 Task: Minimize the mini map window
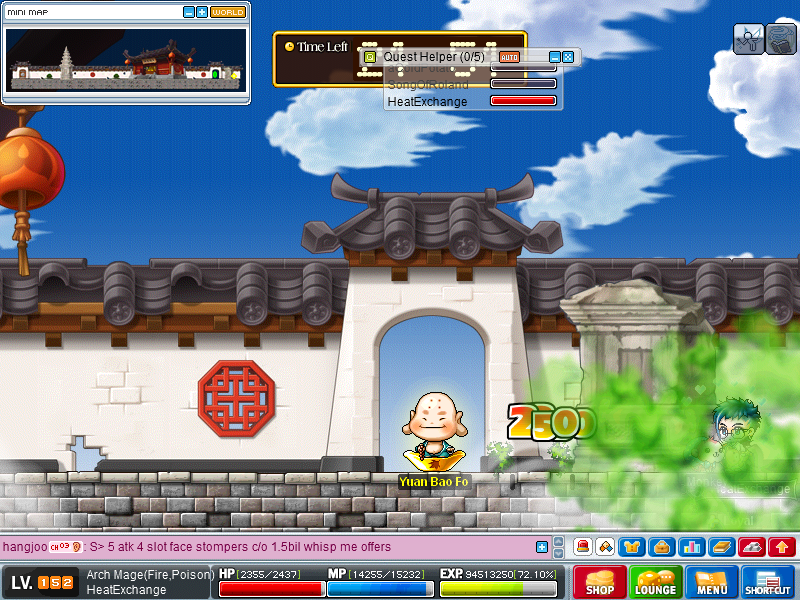[x=189, y=12]
